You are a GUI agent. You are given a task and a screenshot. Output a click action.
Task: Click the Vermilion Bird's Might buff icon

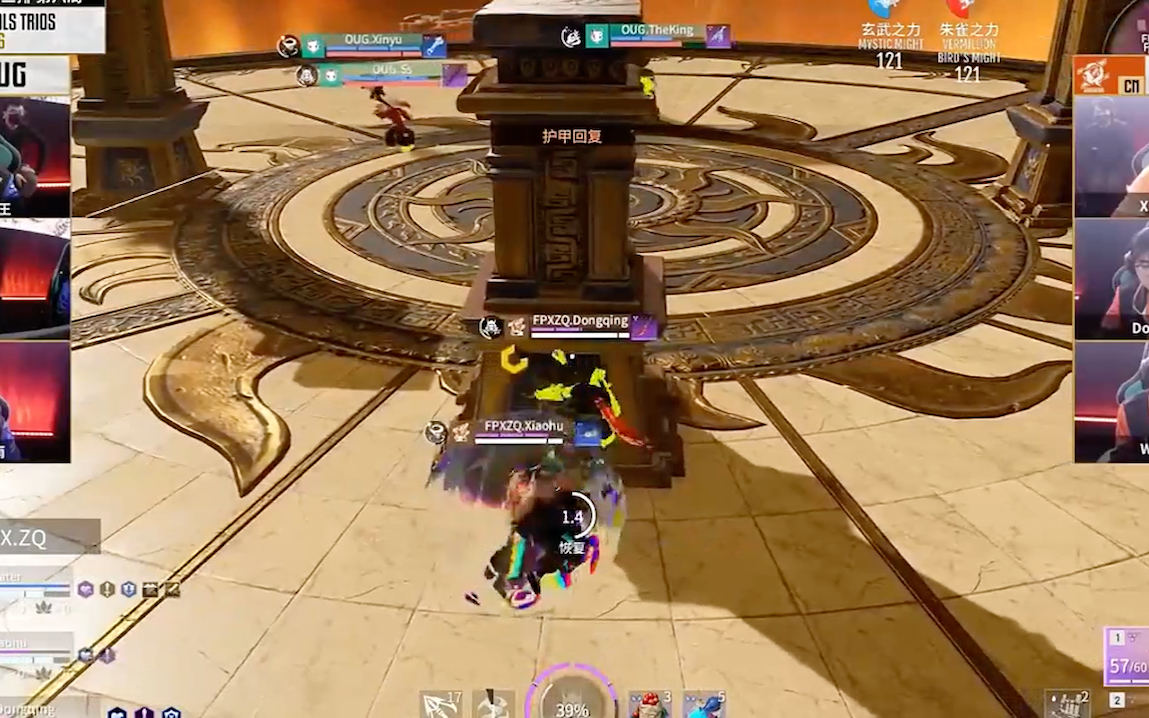click(x=963, y=9)
